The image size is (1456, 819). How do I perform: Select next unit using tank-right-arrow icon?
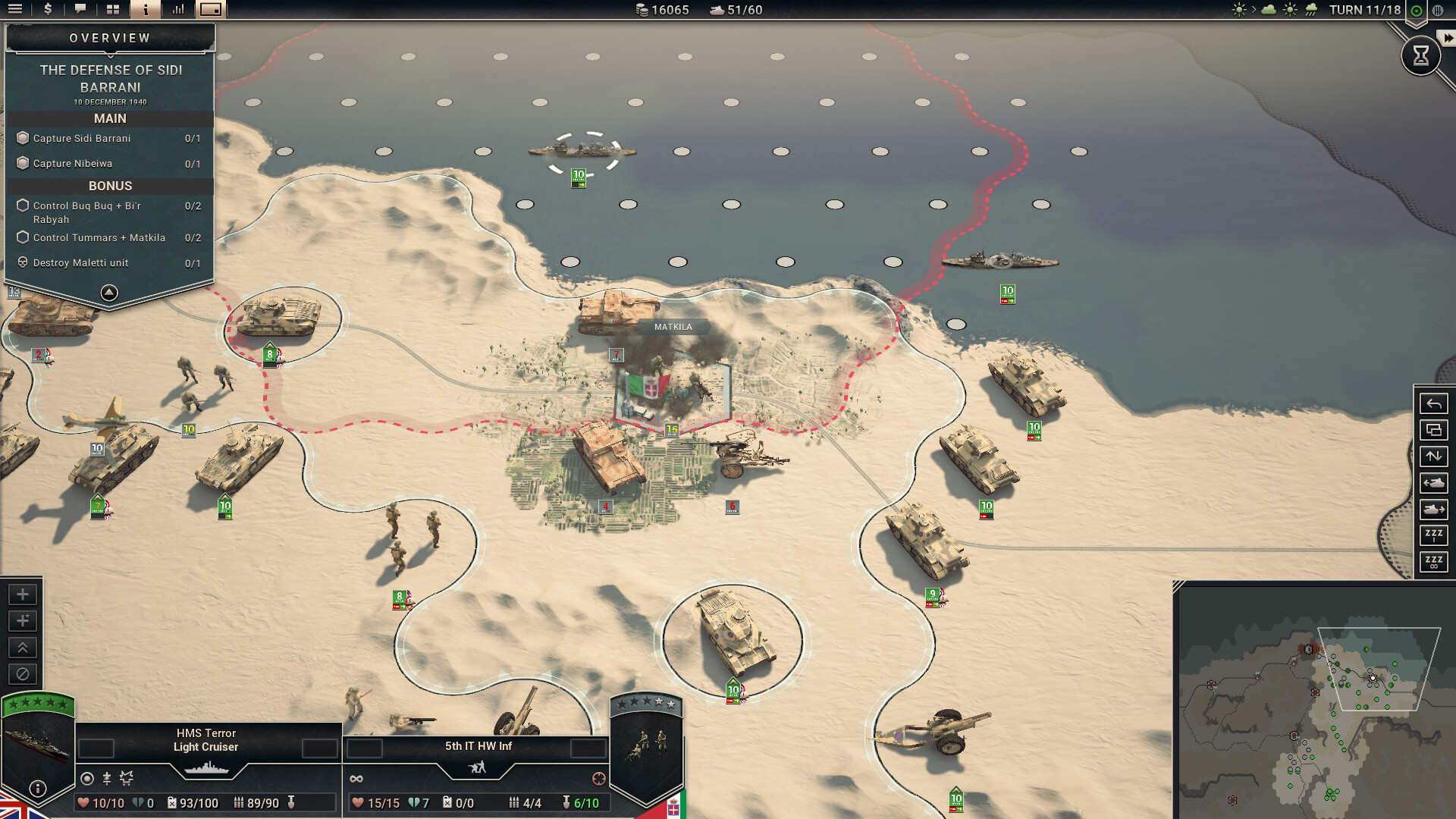[x=1433, y=510]
